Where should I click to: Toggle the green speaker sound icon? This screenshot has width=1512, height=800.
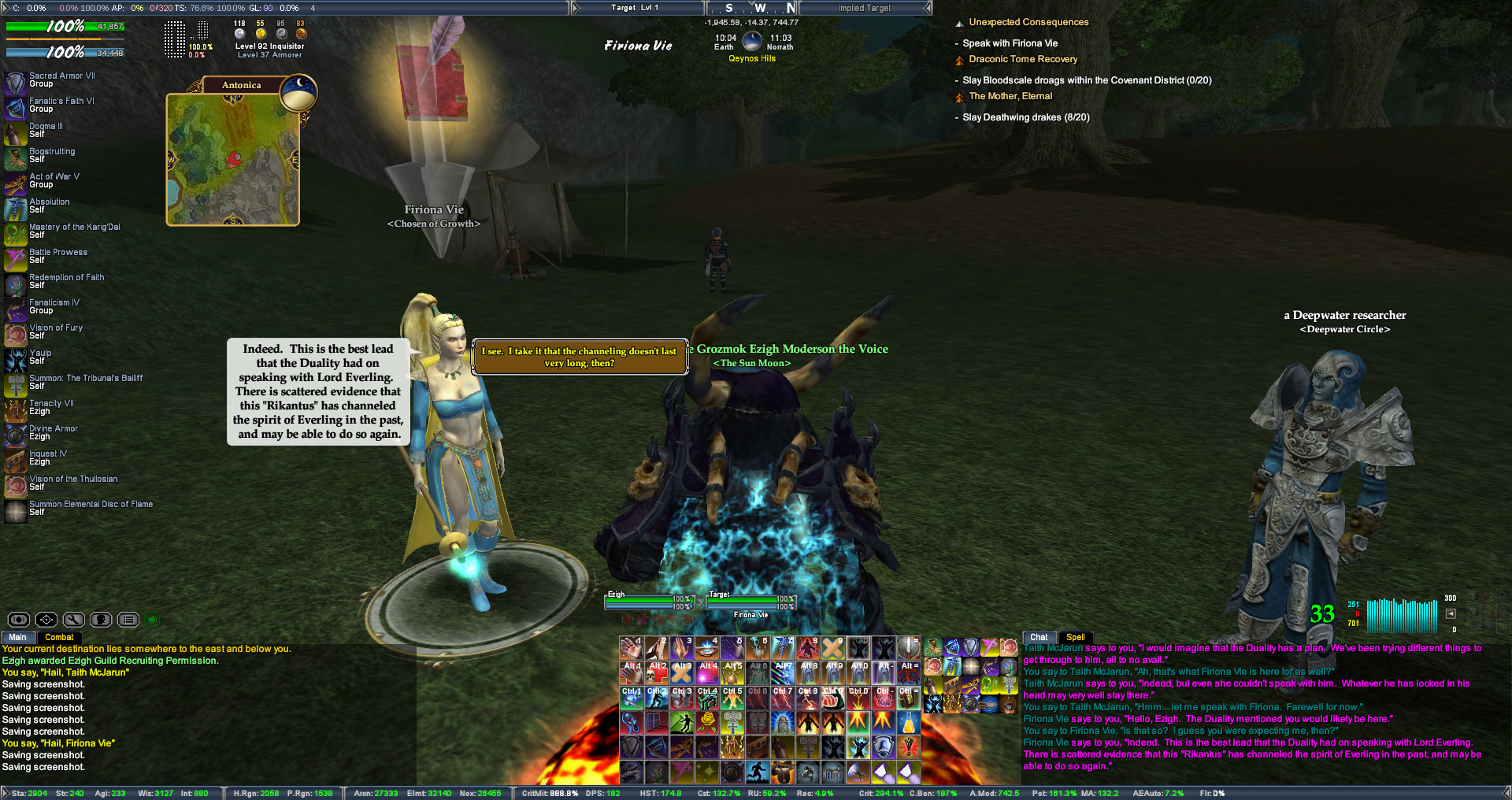153,620
